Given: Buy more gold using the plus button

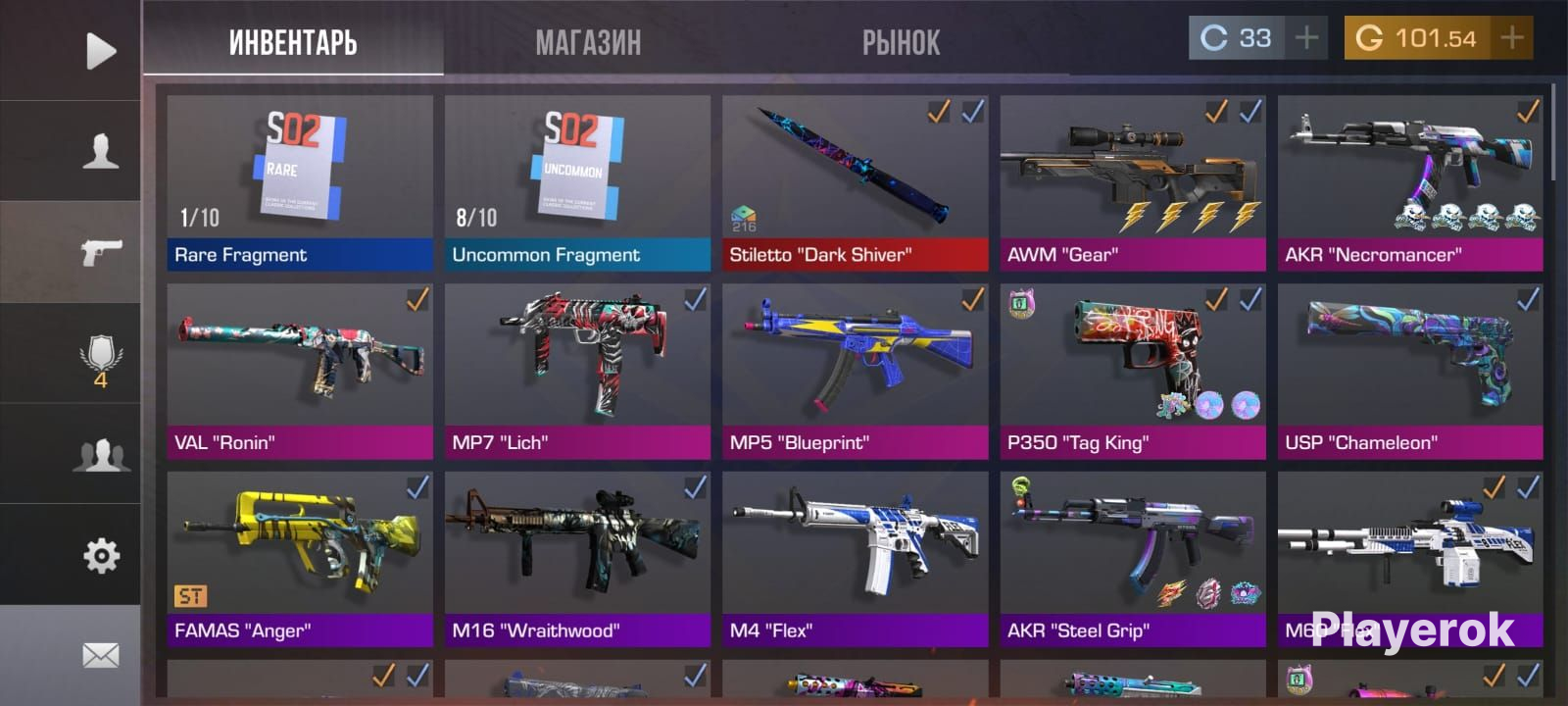Looking at the screenshot, I should (x=1512, y=38).
